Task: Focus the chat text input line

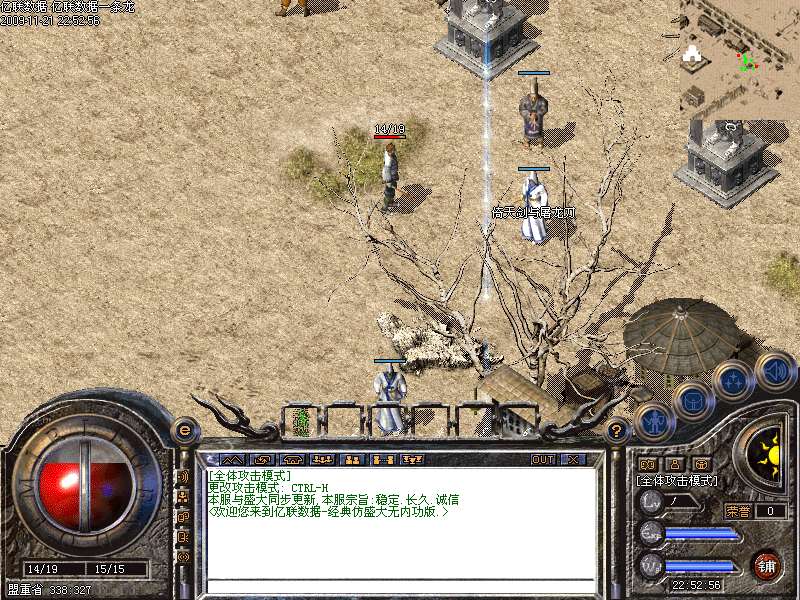Action: coord(400,587)
